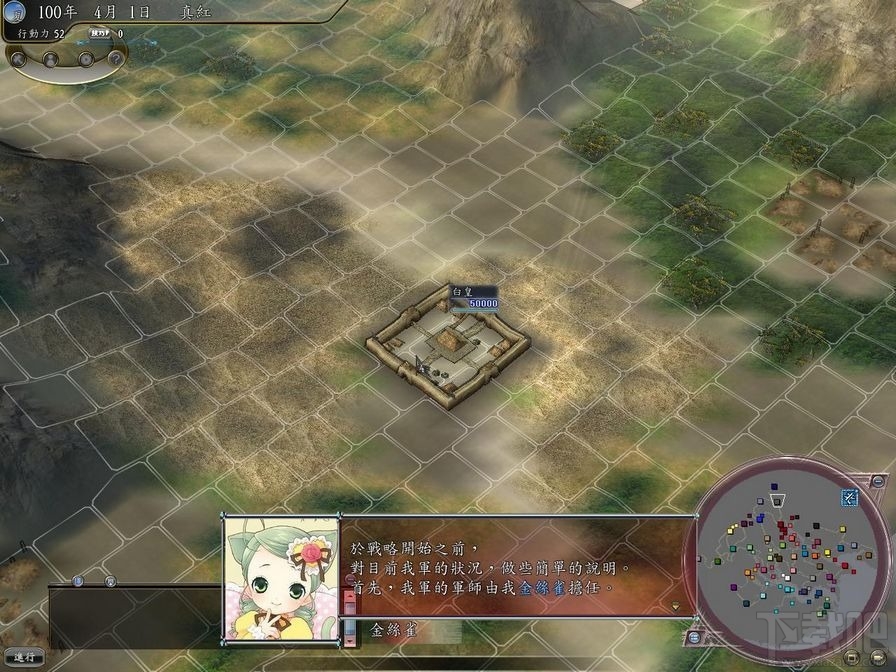Select the 白皇 city label
The image size is (896, 672).
click(461, 291)
